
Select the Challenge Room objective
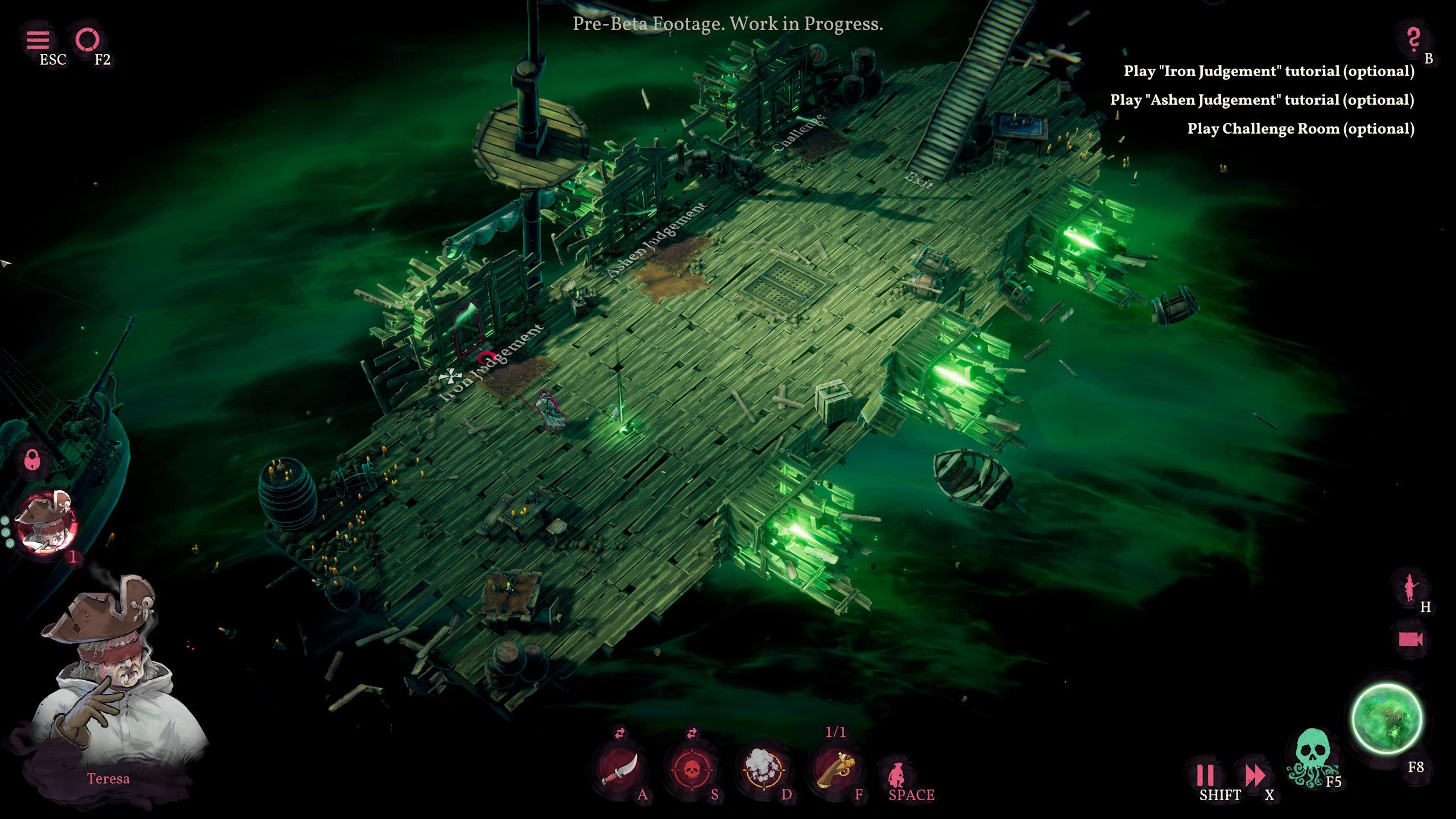(1300, 129)
